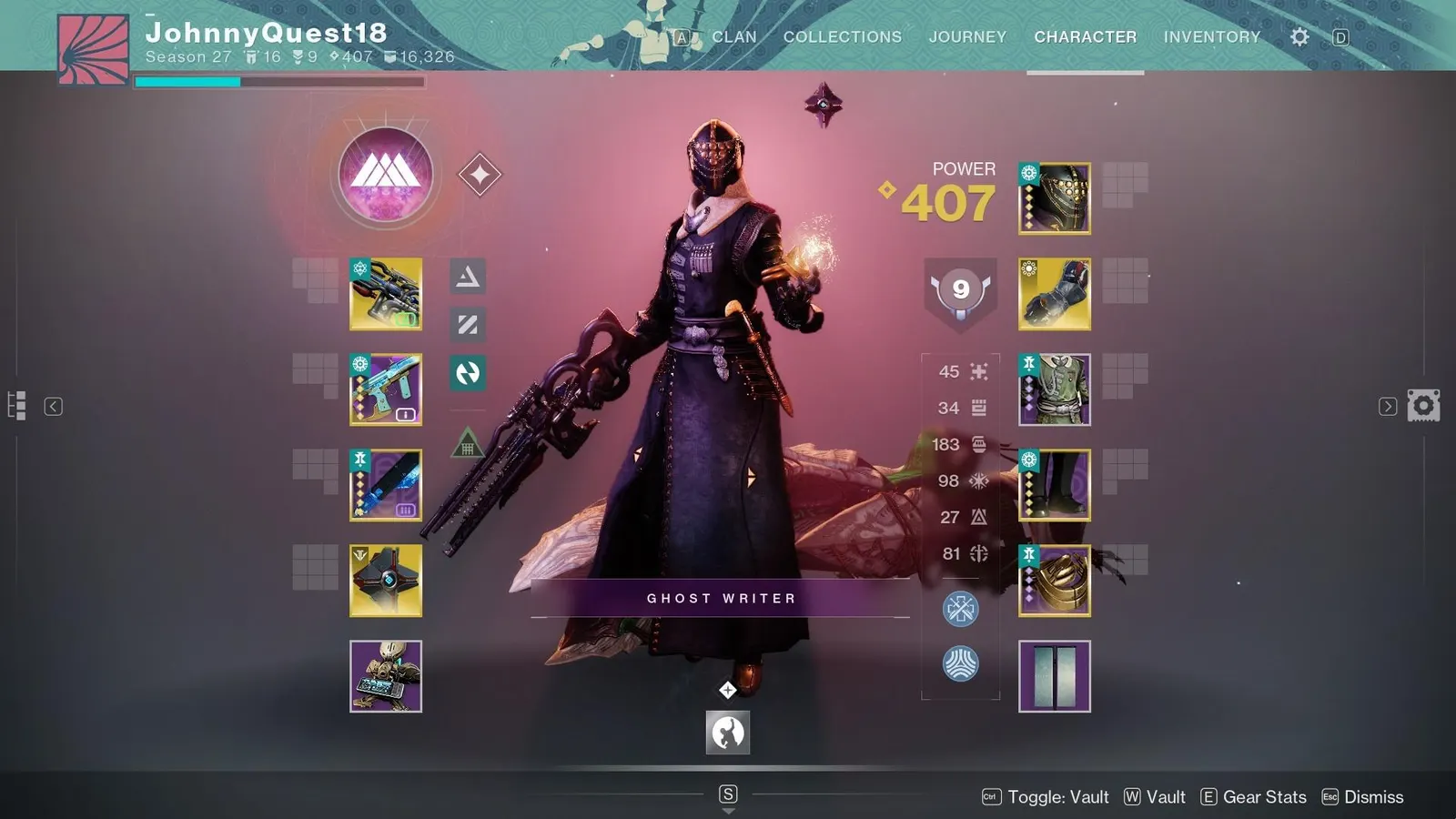Image resolution: width=1456 pixels, height=819 pixels.
Task: Click the snowflake grenade stat icon next to 98
Action: tap(978, 480)
